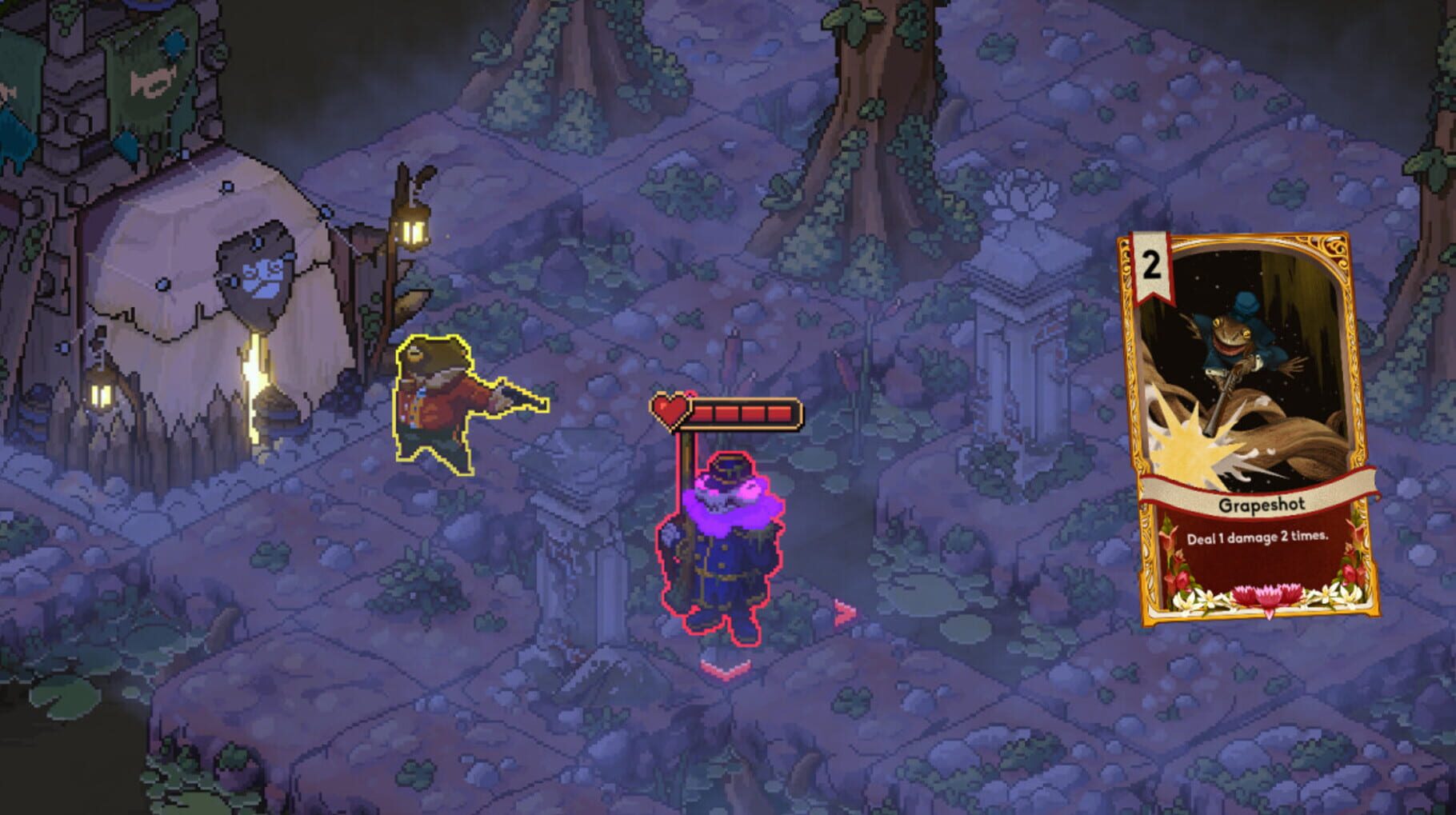Click the shield emblem on the stone building
Viewport: 1456px width, 815px height.
click(x=256, y=272)
